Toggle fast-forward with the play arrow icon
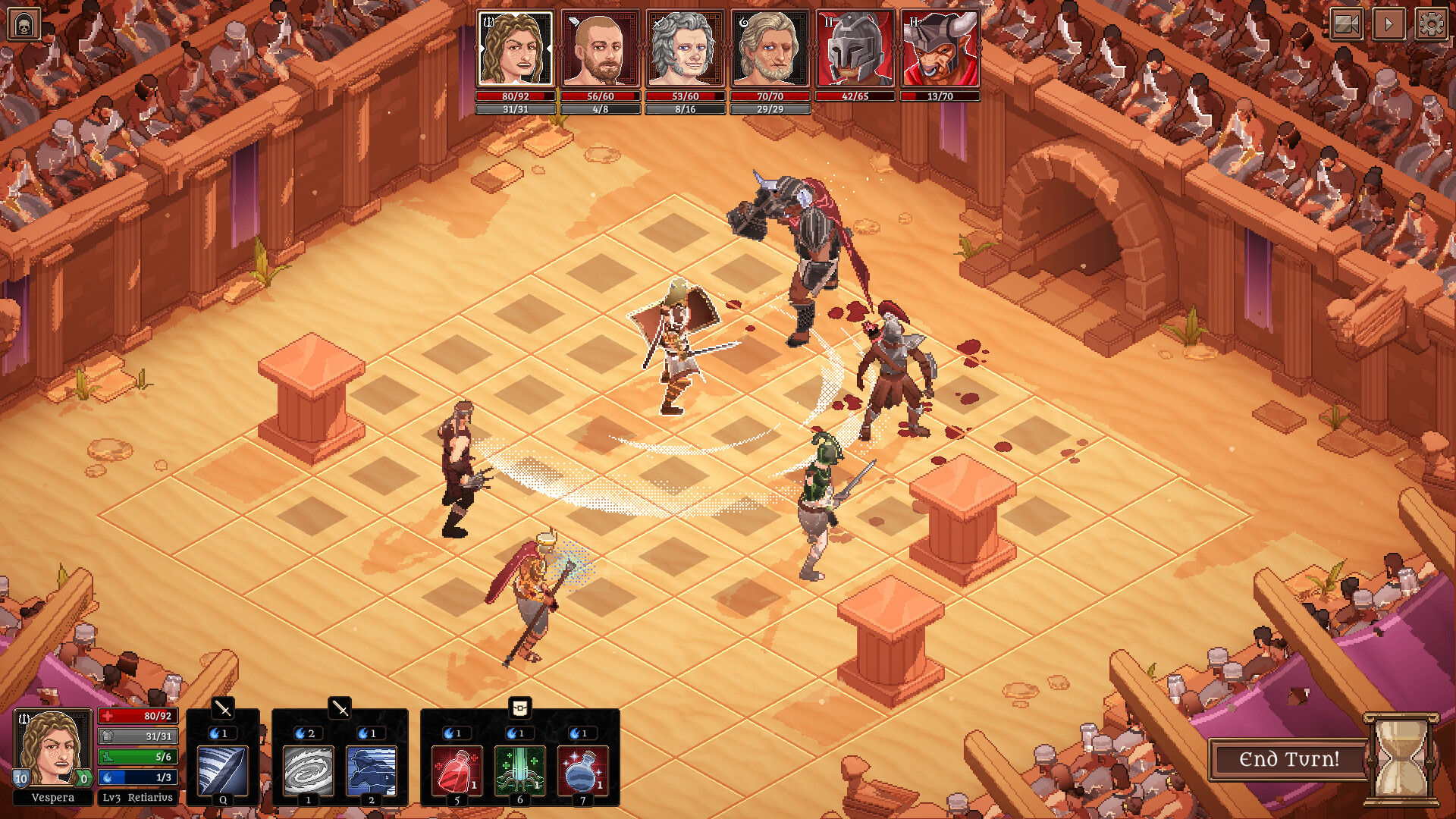This screenshot has height=819, width=1456. [x=1388, y=24]
